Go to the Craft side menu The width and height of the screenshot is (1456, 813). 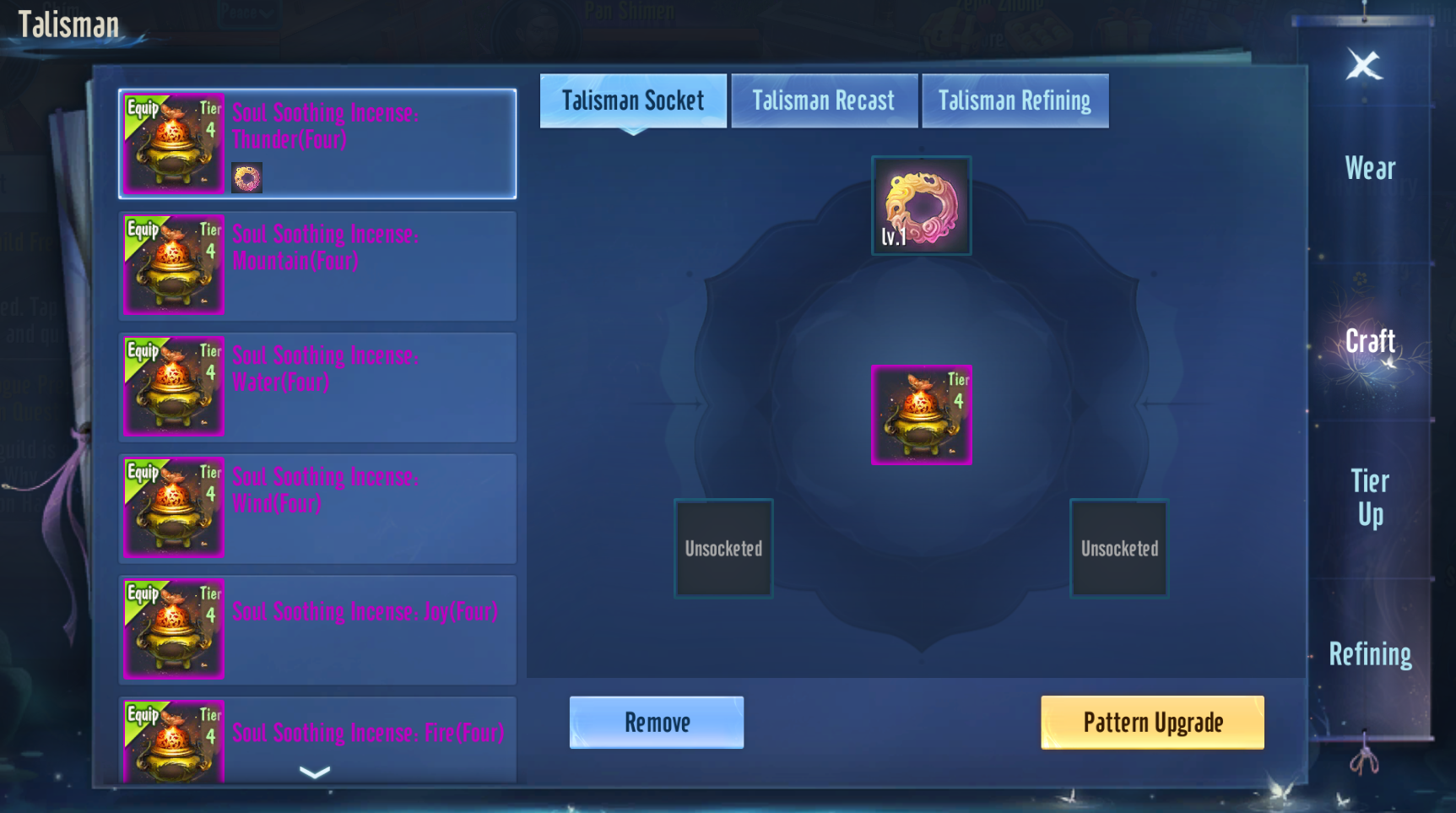[x=1369, y=342]
